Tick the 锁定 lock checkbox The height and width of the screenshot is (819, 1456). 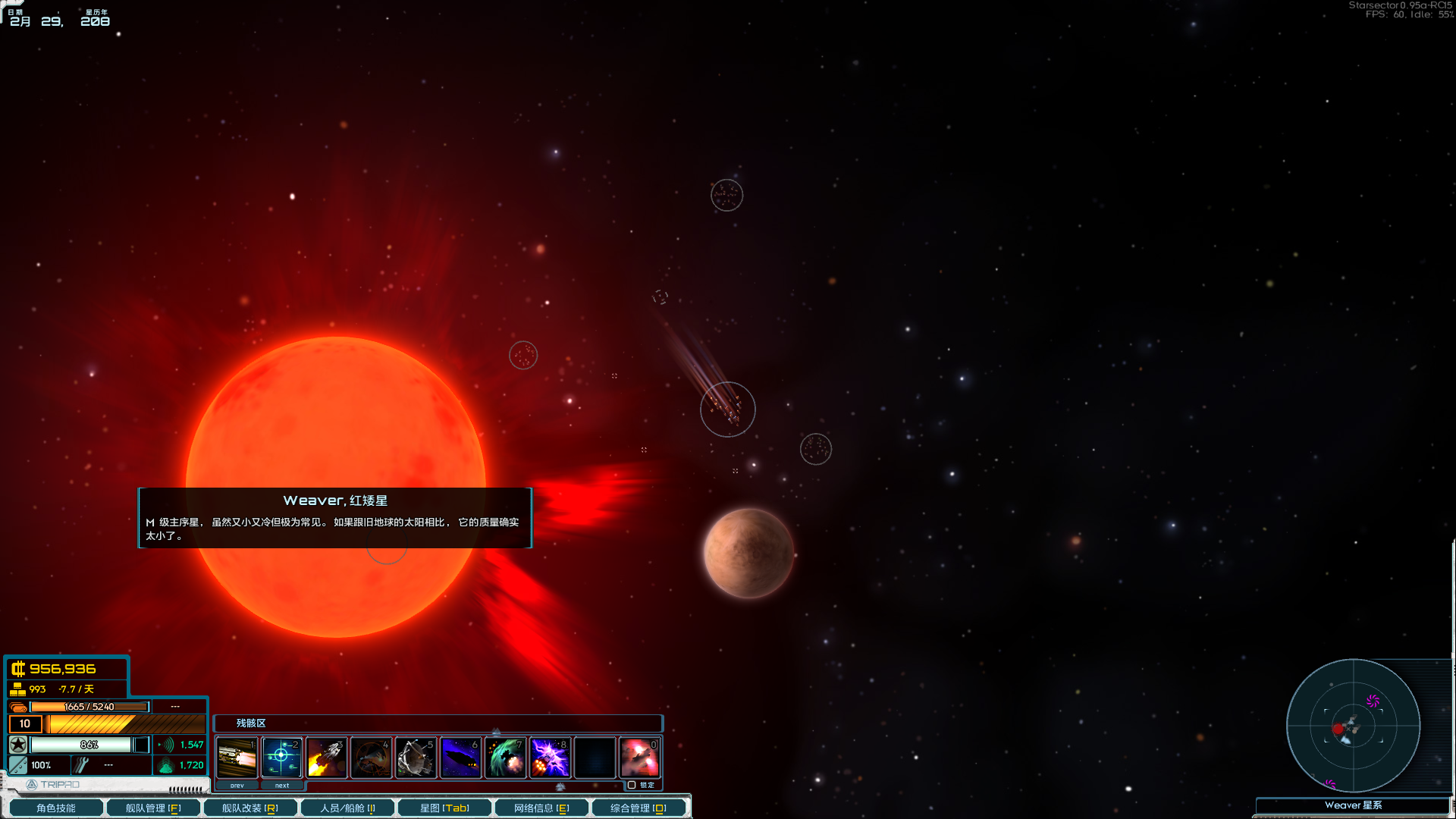[632, 785]
